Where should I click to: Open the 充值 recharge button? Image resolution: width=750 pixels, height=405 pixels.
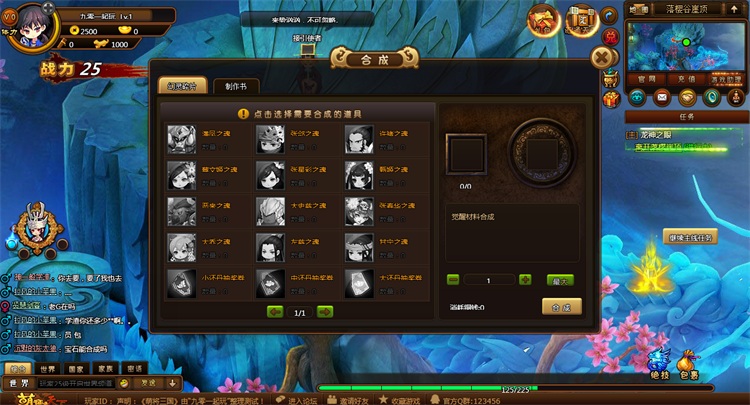[686, 78]
